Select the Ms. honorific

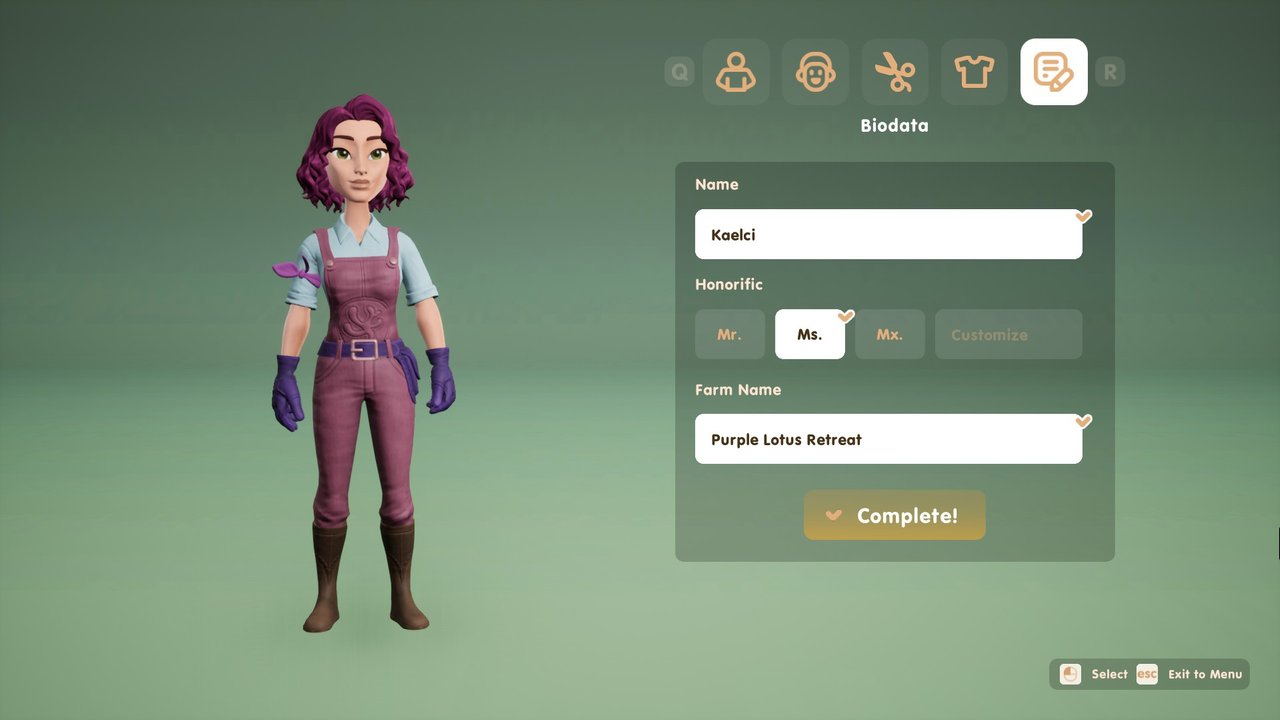click(x=809, y=334)
